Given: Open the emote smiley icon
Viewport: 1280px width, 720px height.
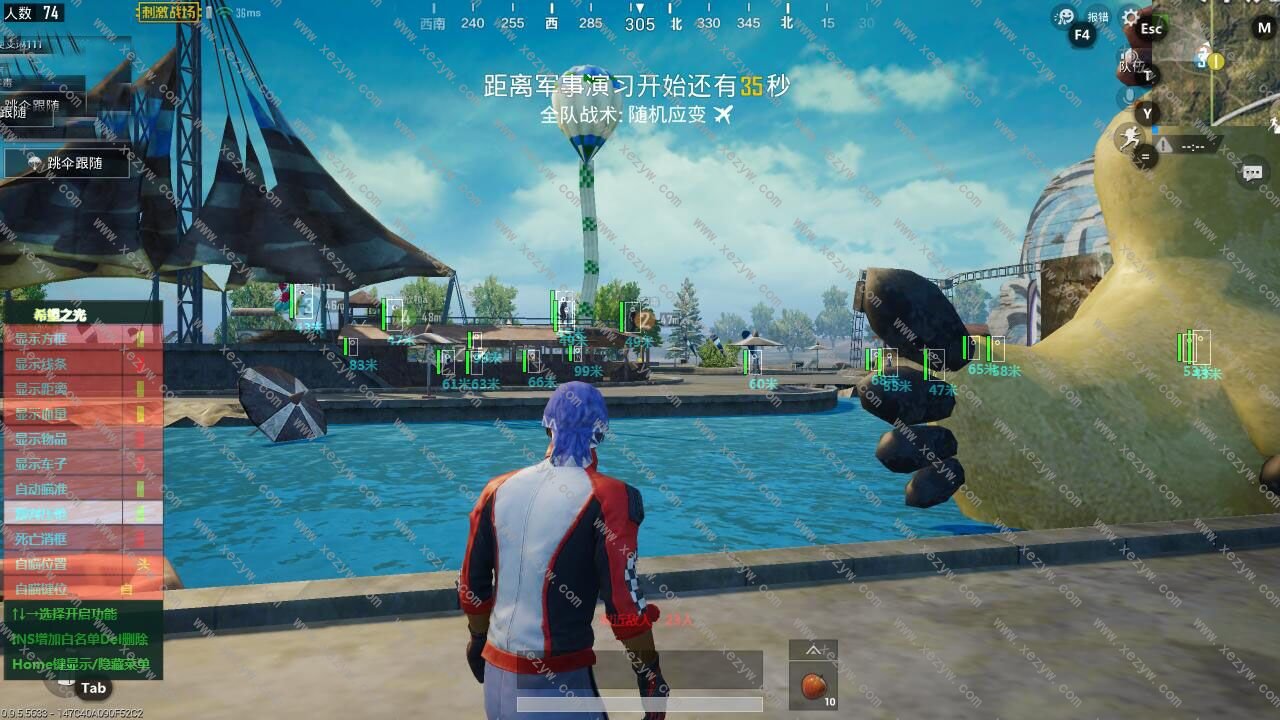Looking at the screenshot, I should coord(1066,17).
